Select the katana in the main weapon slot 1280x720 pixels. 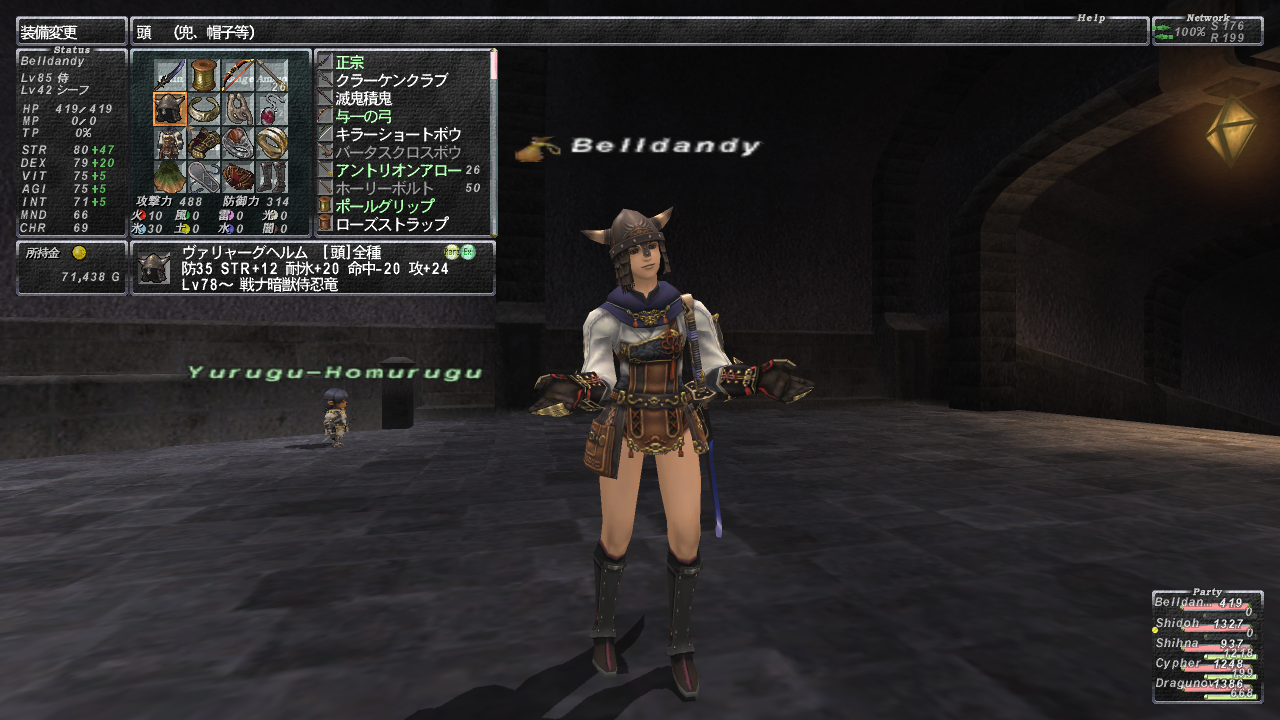pyautogui.click(x=170, y=75)
